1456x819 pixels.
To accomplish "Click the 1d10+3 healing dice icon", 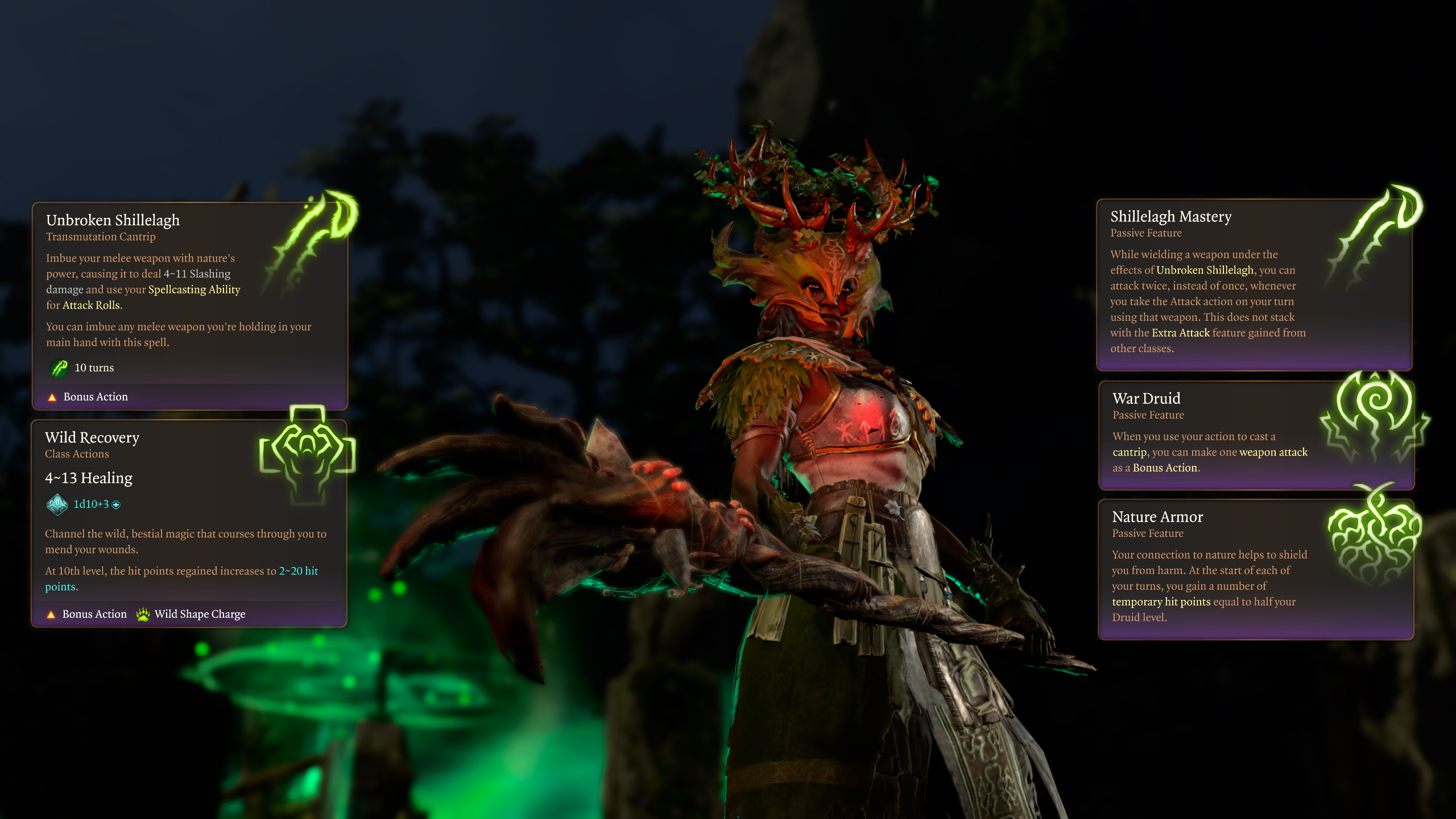I will [57, 504].
